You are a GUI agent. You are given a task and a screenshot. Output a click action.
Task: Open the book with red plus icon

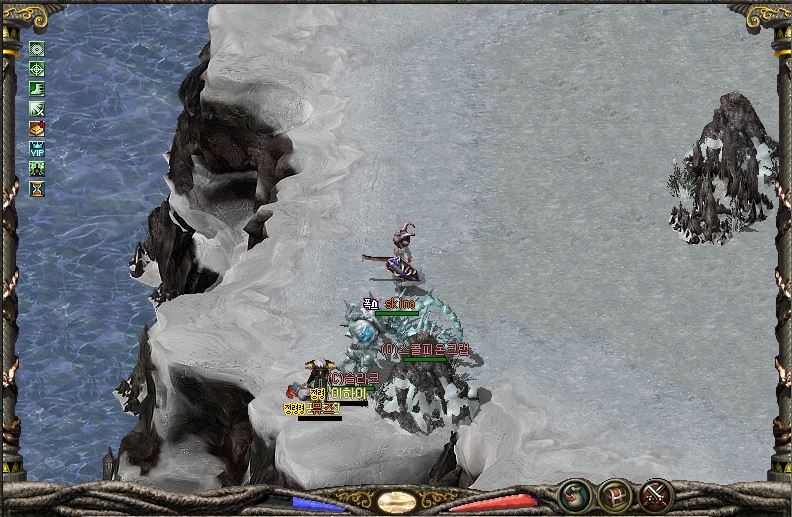coord(37,128)
